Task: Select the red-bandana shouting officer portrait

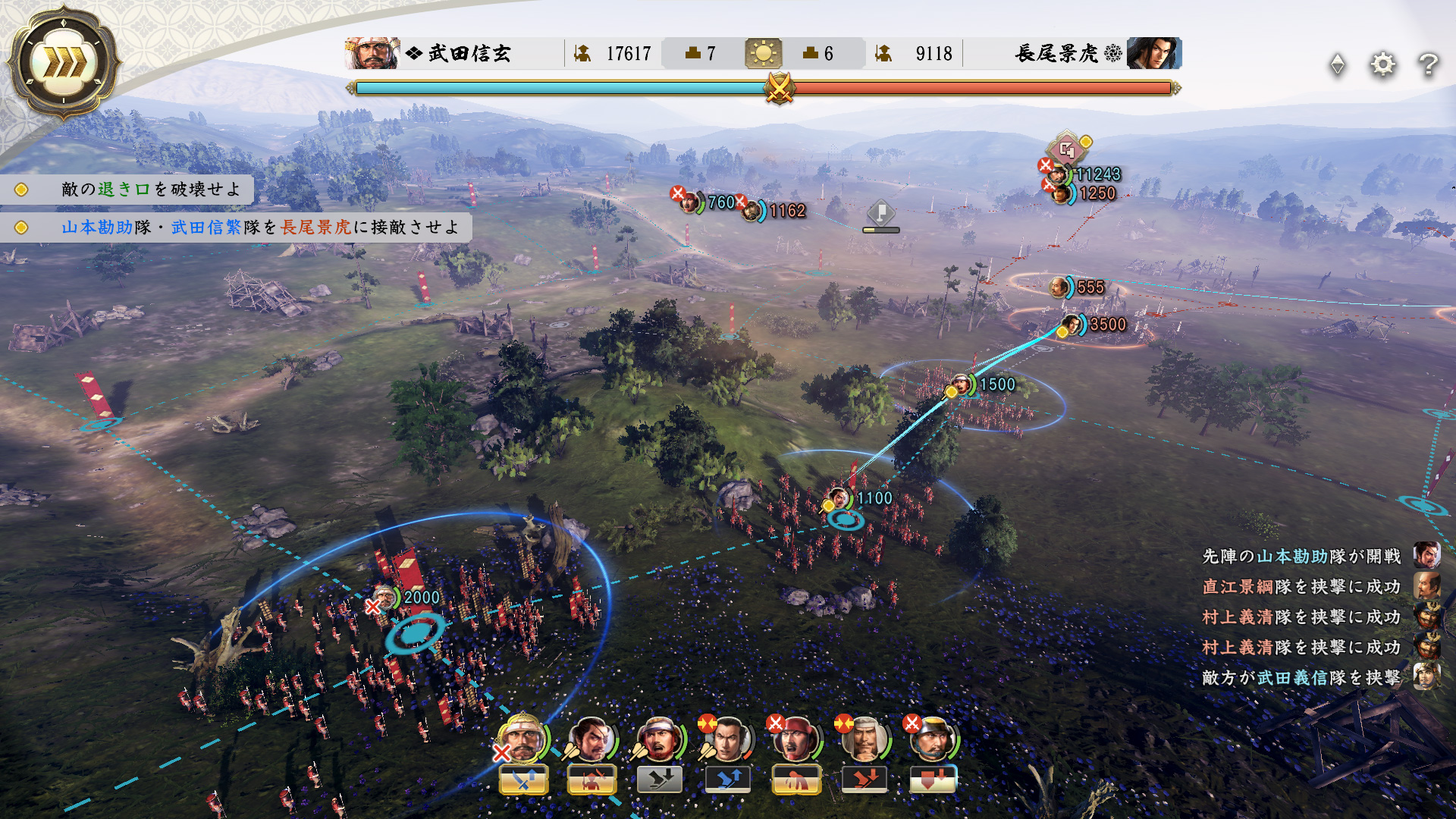Action: (795, 738)
